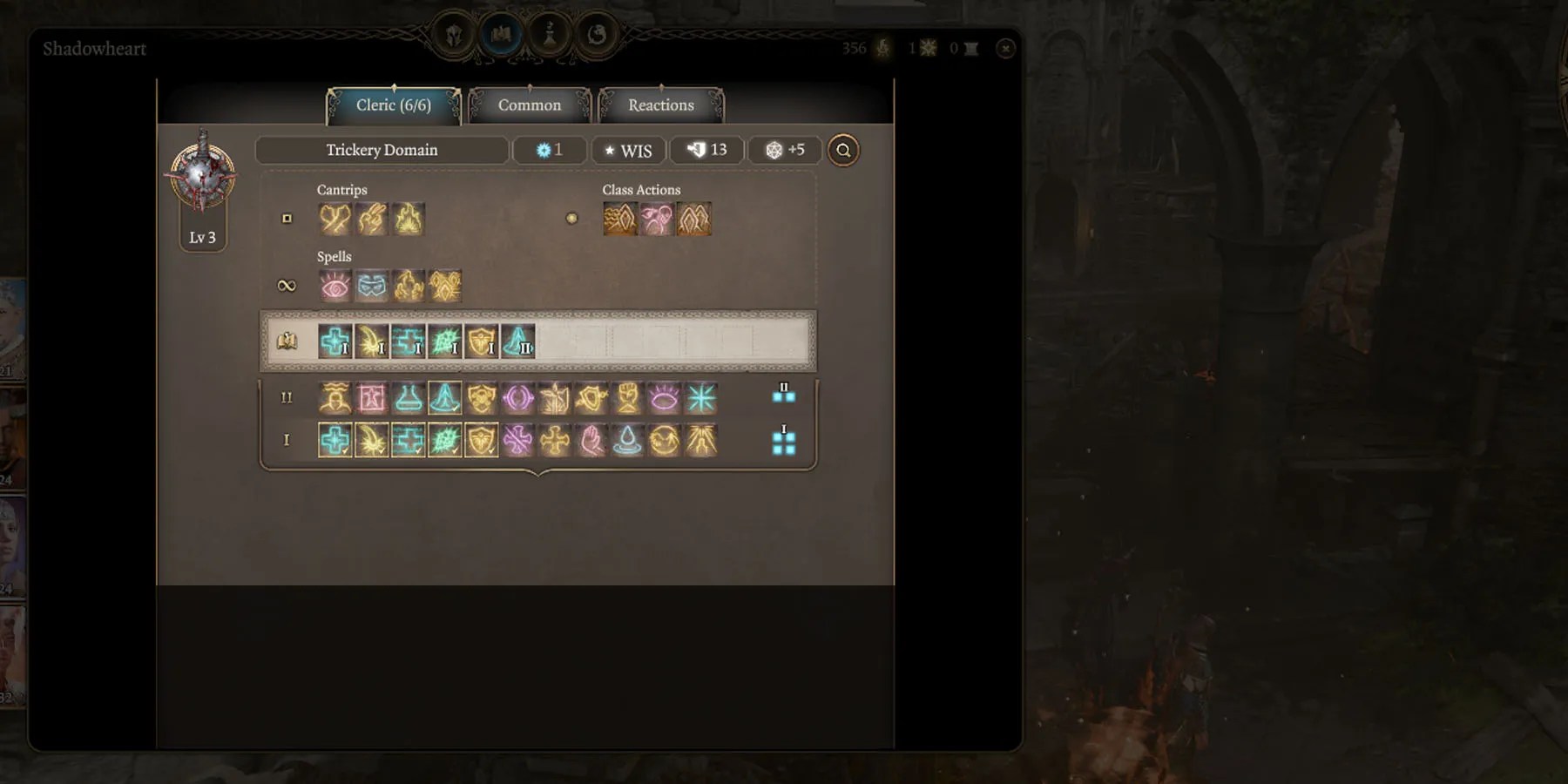Prepare the water droplet level I spell
This screenshot has width=1568, height=784.
pos(627,441)
